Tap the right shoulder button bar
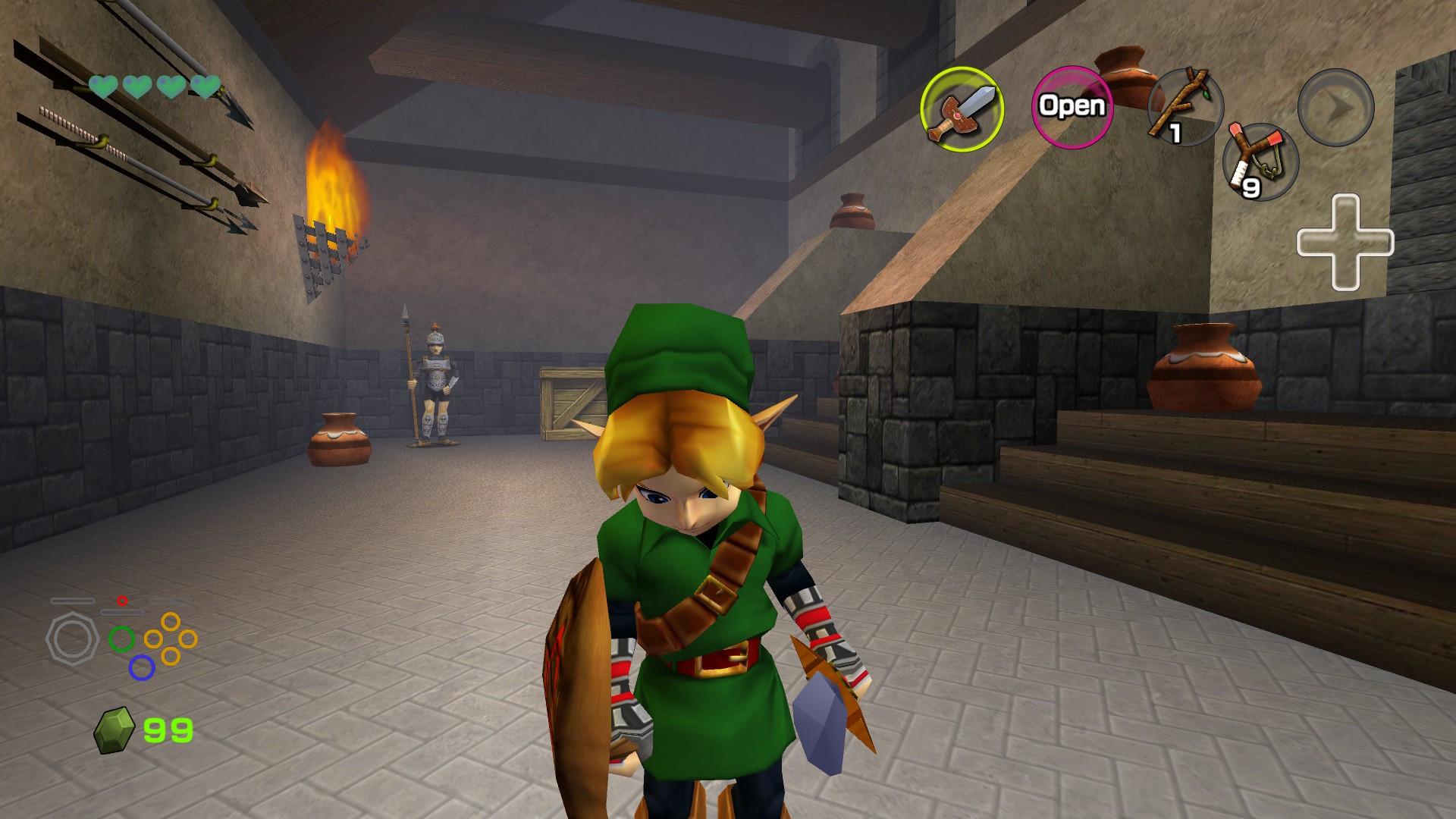Screen dimensions: 1456x819 (x=171, y=601)
